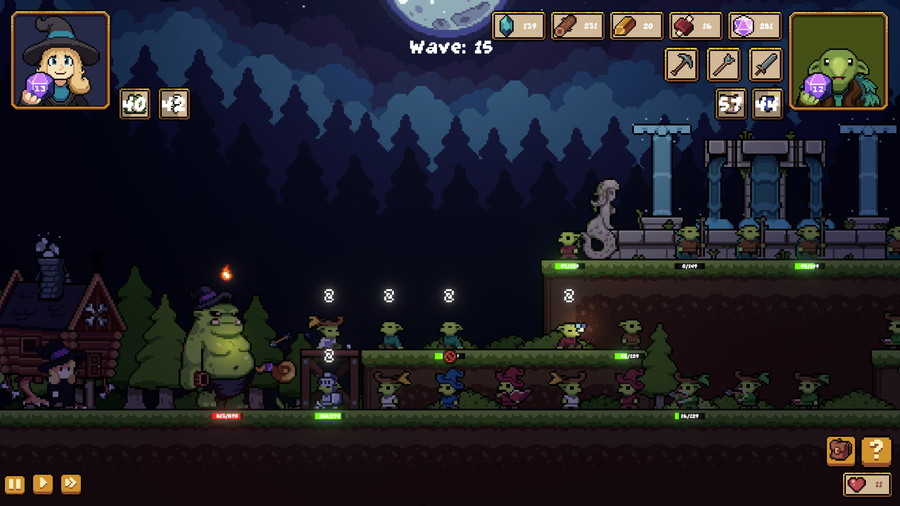Screen dimensions: 900x506
Task: Activate fast-forward speed
Action: pyautogui.click(x=71, y=484)
